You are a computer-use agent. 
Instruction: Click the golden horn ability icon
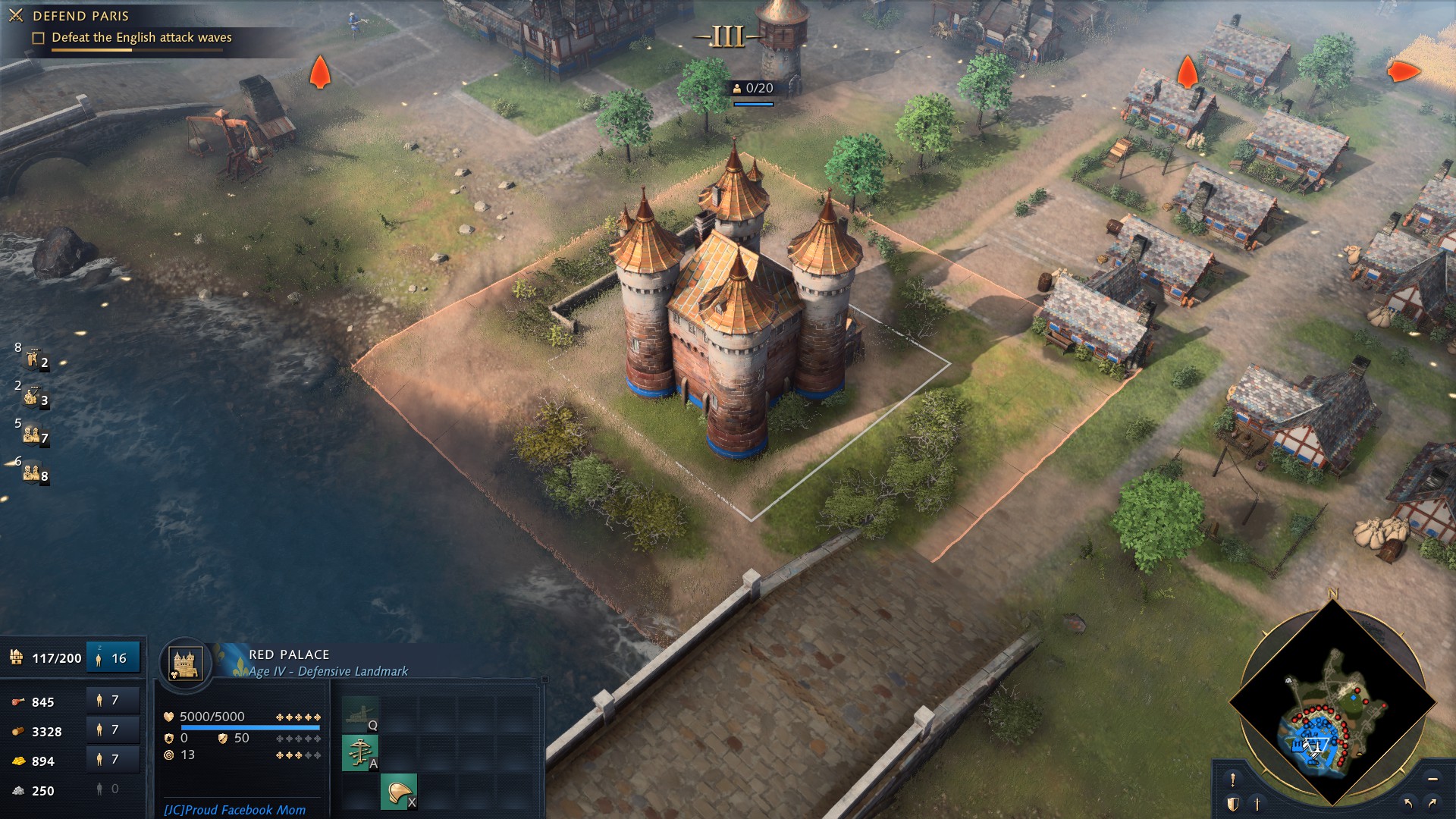tap(398, 792)
